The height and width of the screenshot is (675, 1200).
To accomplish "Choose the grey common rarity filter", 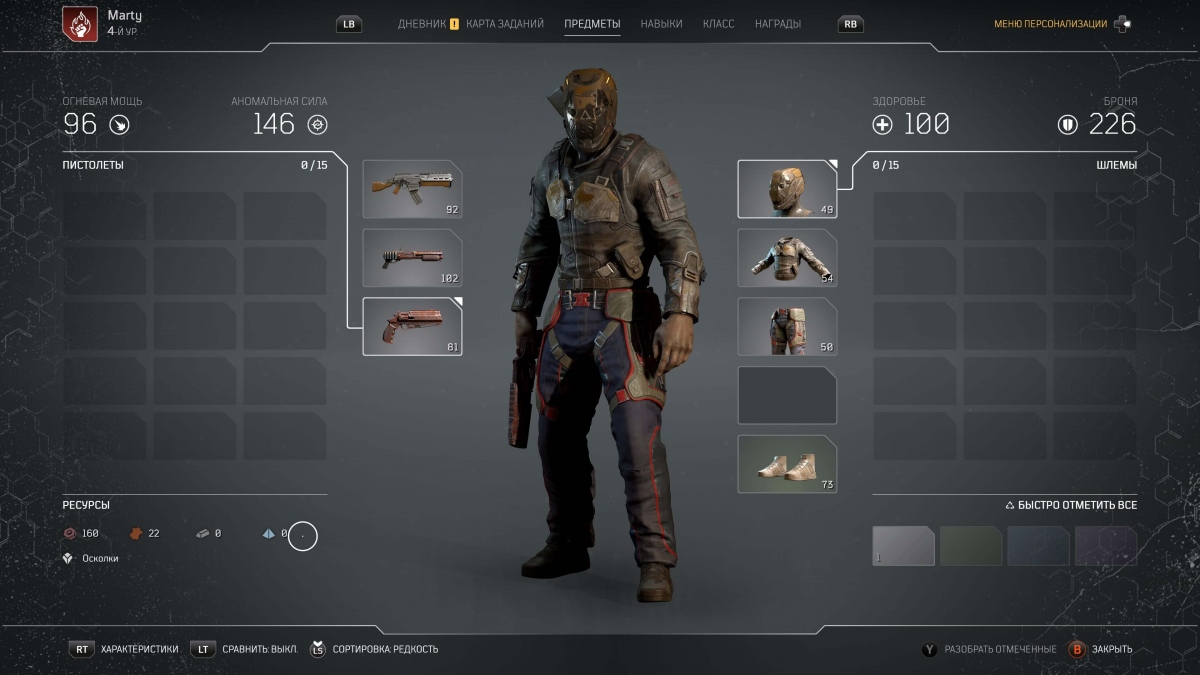I will coord(903,546).
